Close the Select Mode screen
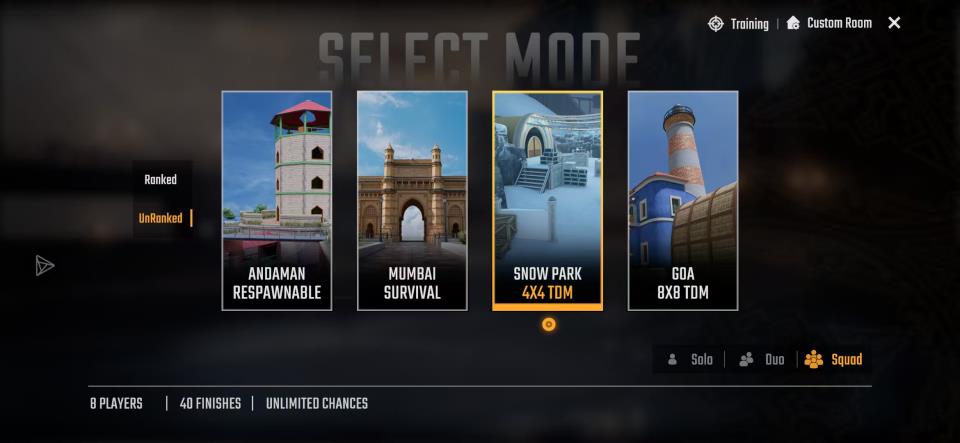Screen dimensions: 960x443 pyautogui.click(x=894, y=23)
